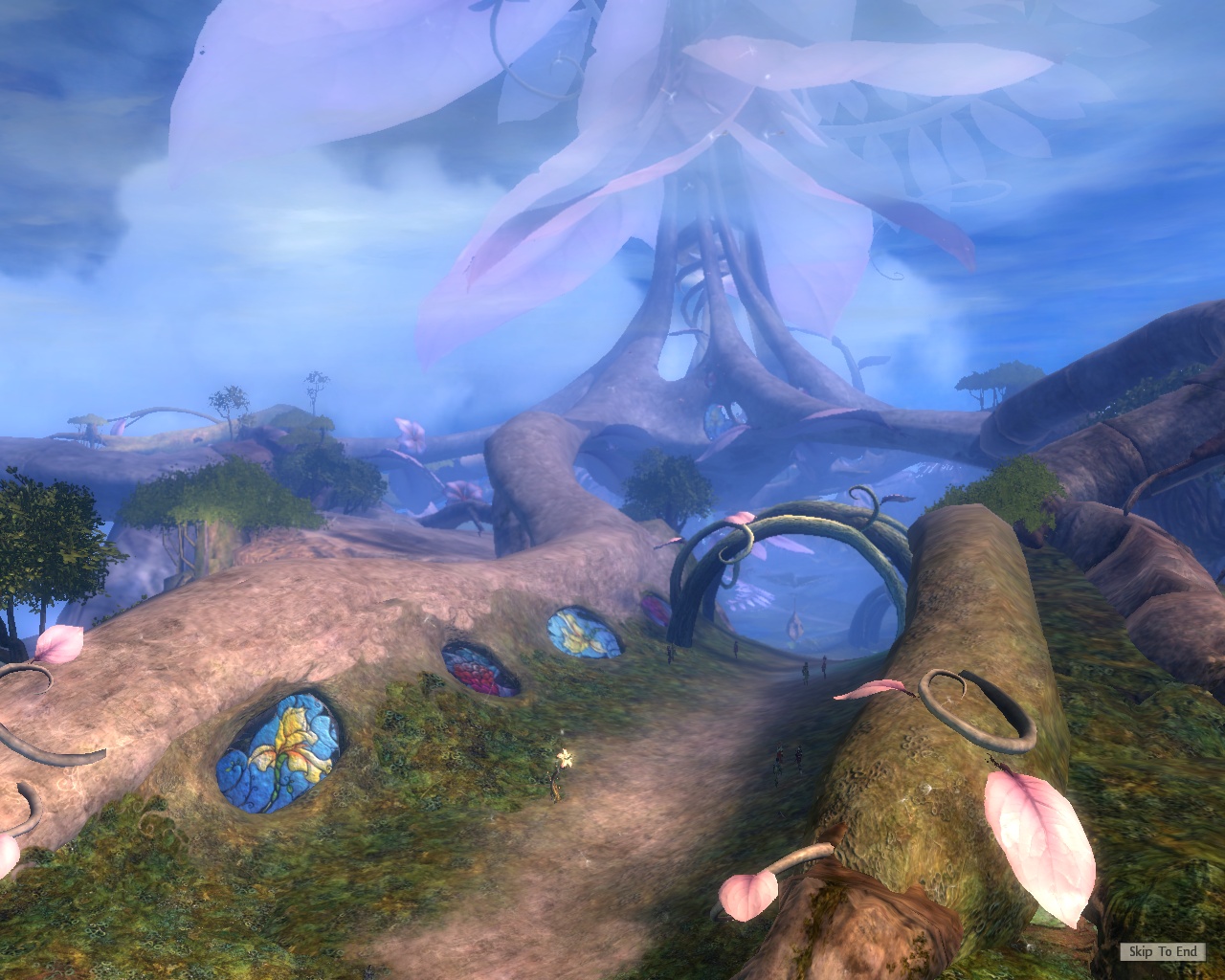The image size is (1225, 980).
Task: Select the glowing sylvari figure on the path
Action: 563,758
